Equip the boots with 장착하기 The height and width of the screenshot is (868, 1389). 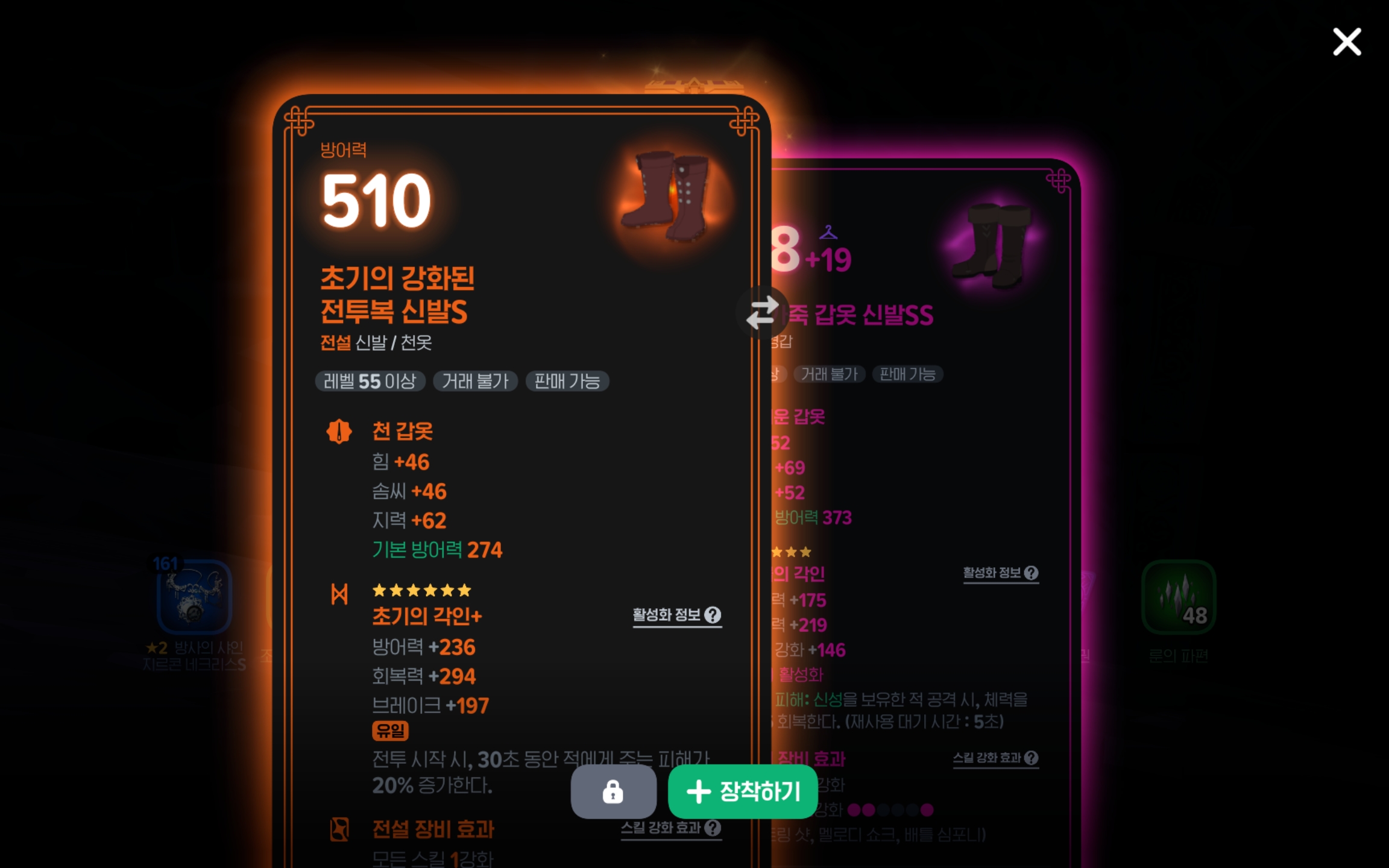click(x=743, y=791)
